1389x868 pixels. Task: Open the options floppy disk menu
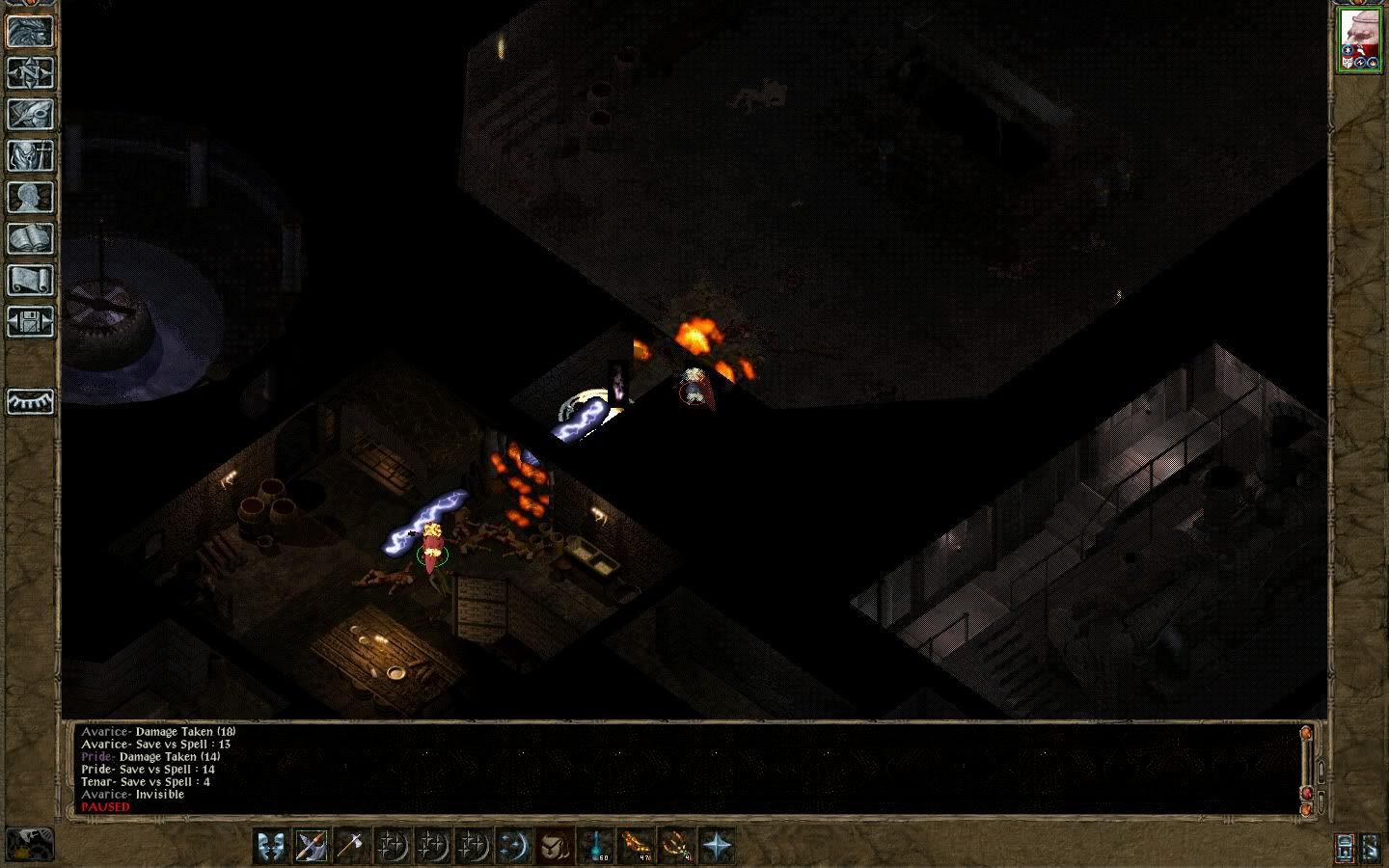30,321
